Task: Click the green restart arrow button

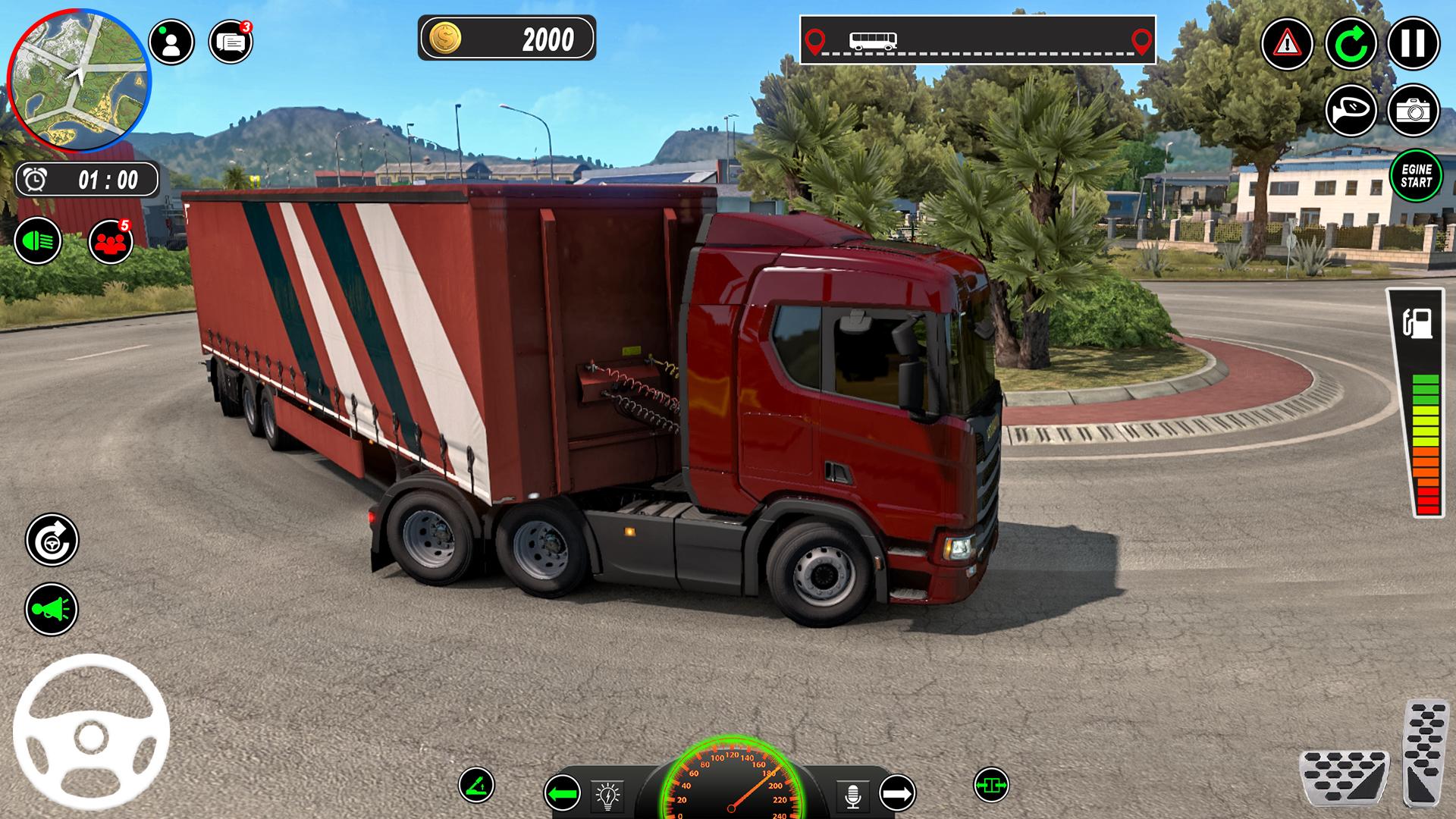Action: pyautogui.click(x=1351, y=43)
